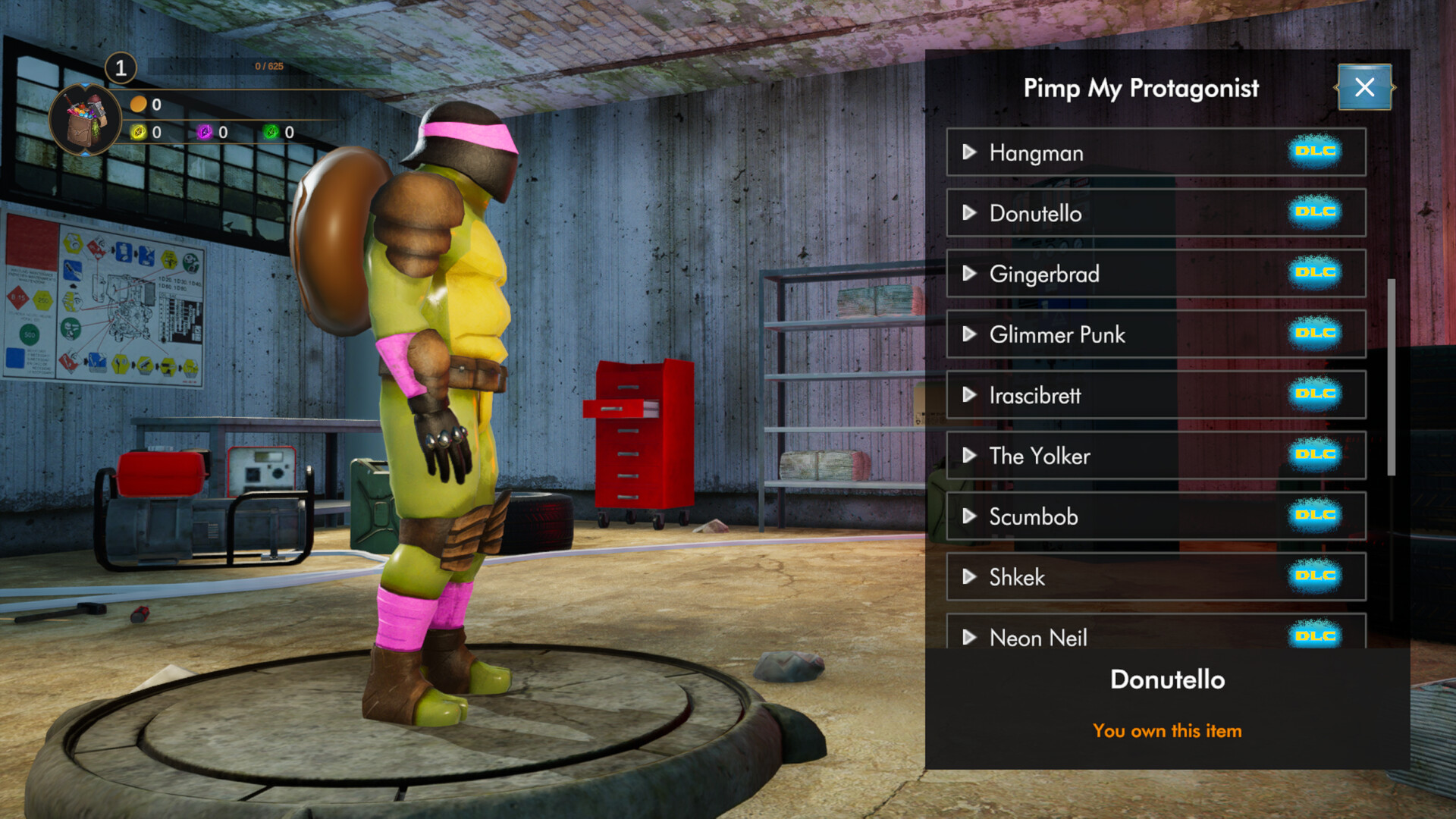Click the gold coin currency icon
The height and width of the screenshot is (819, 1456).
click(x=137, y=106)
